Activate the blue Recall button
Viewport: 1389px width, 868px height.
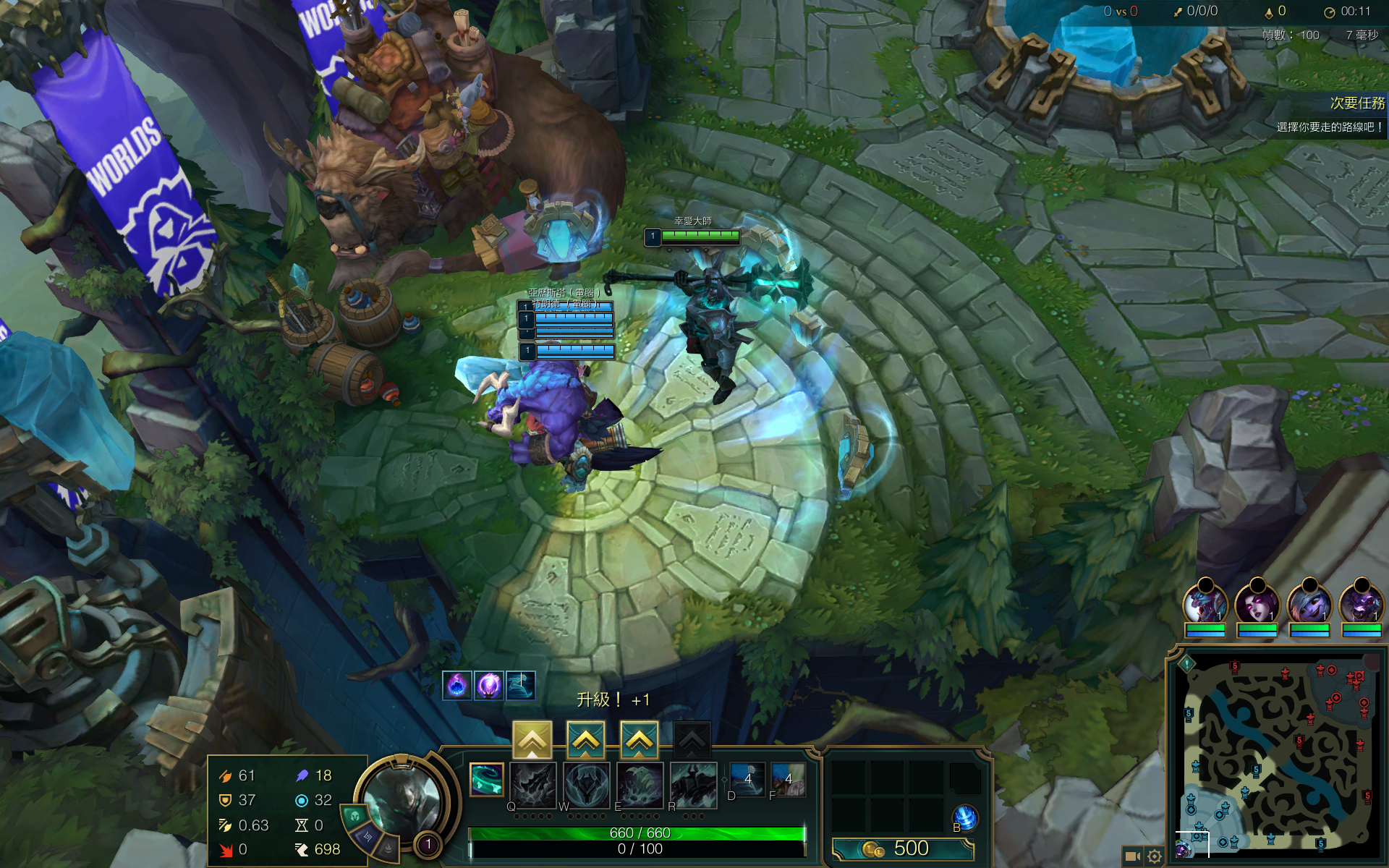(965, 818)
